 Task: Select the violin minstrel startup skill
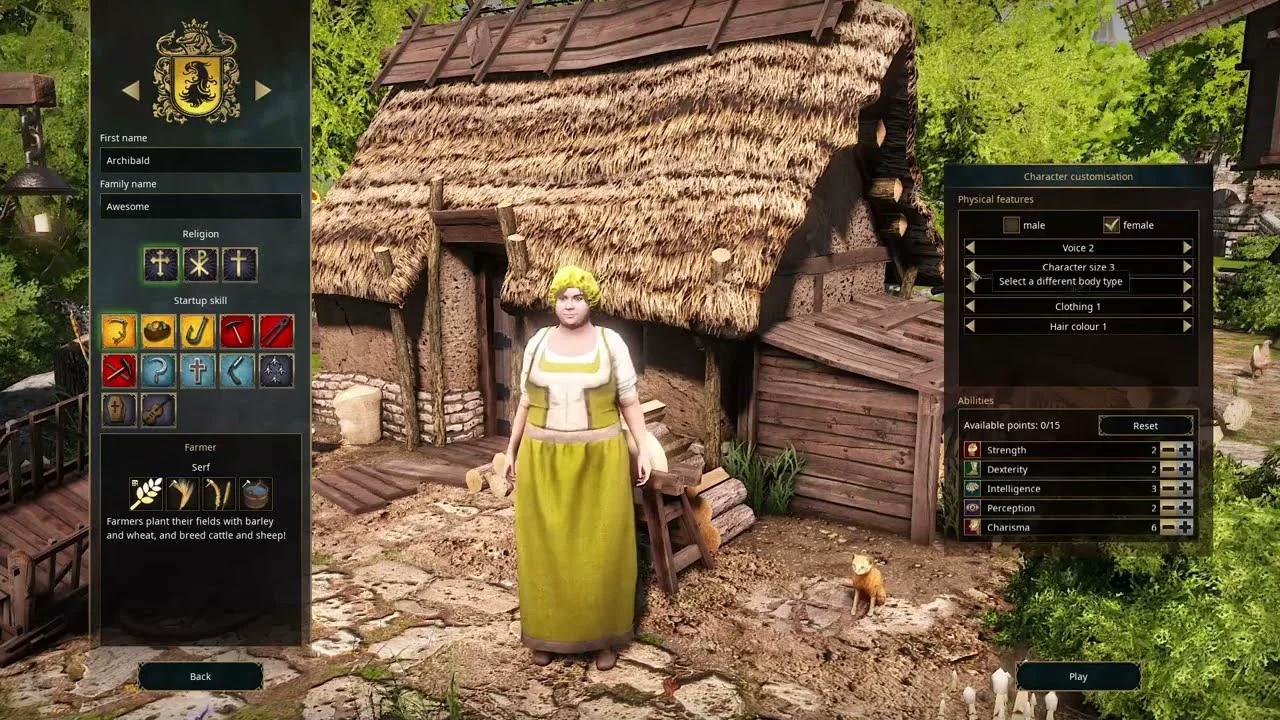pos(160,409)
